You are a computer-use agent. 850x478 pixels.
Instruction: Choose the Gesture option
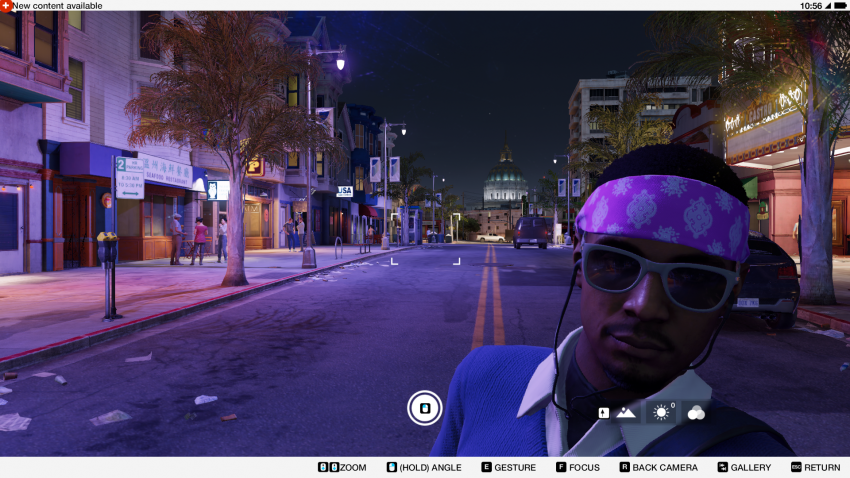click(x=508, y=467)
